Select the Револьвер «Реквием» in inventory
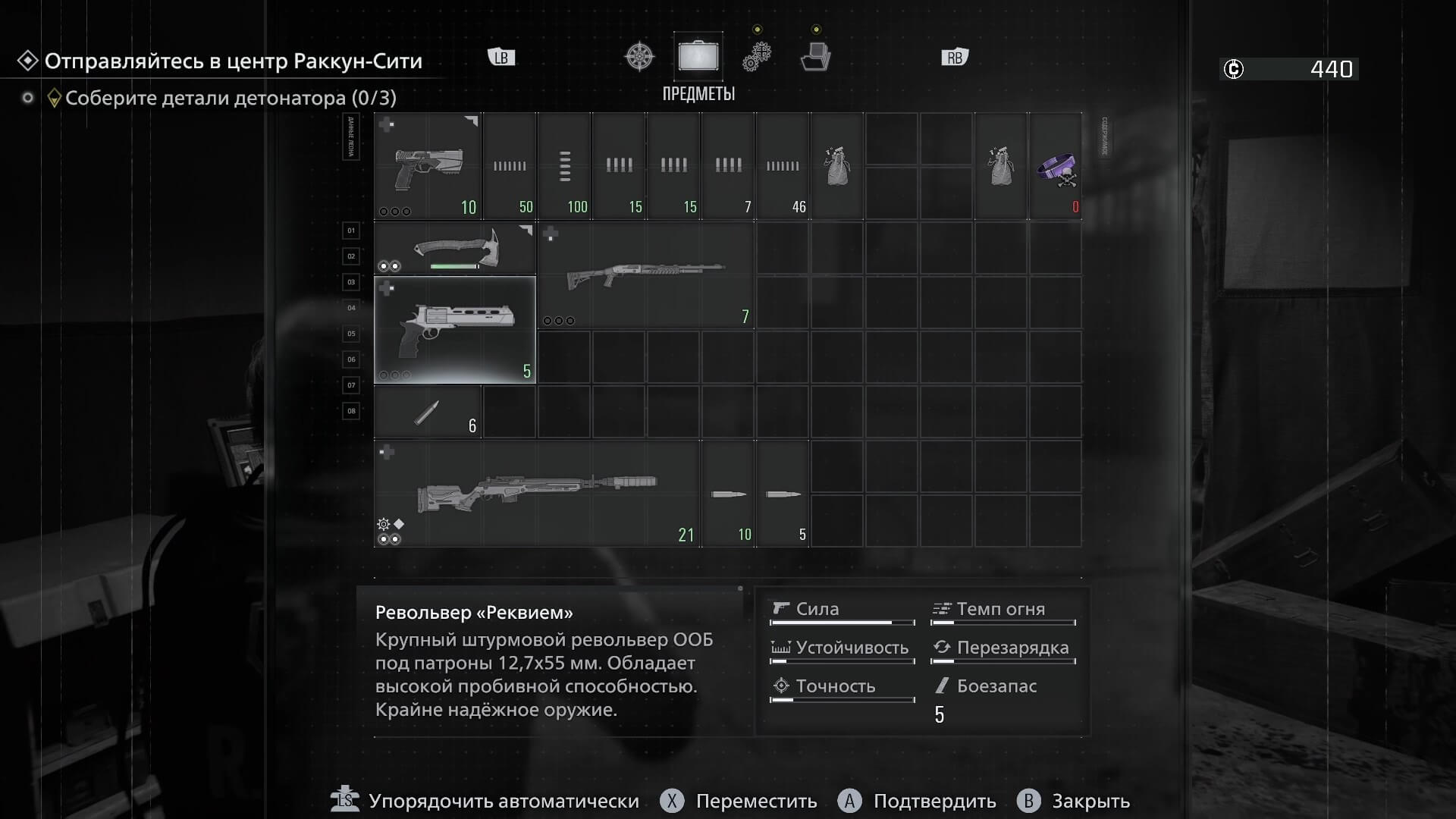1456x819 pixels. coord(455,330)
